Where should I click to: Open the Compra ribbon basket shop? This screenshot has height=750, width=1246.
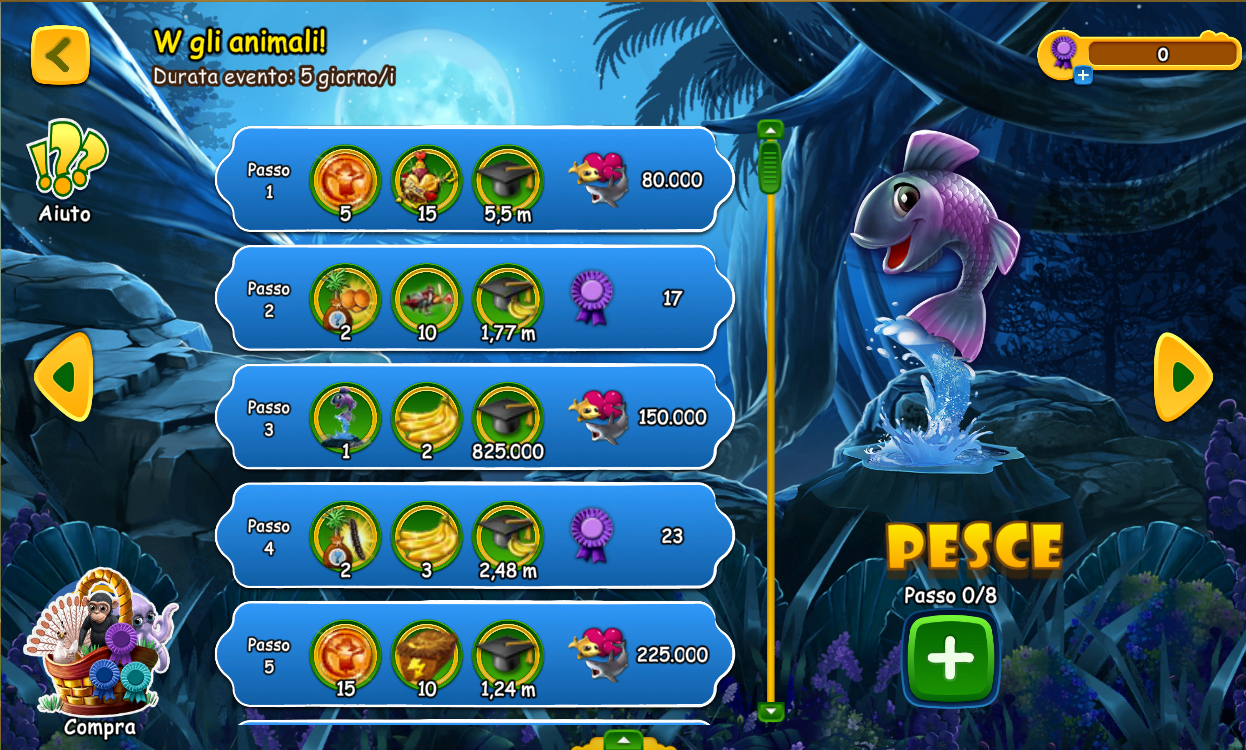pos(98,650)
